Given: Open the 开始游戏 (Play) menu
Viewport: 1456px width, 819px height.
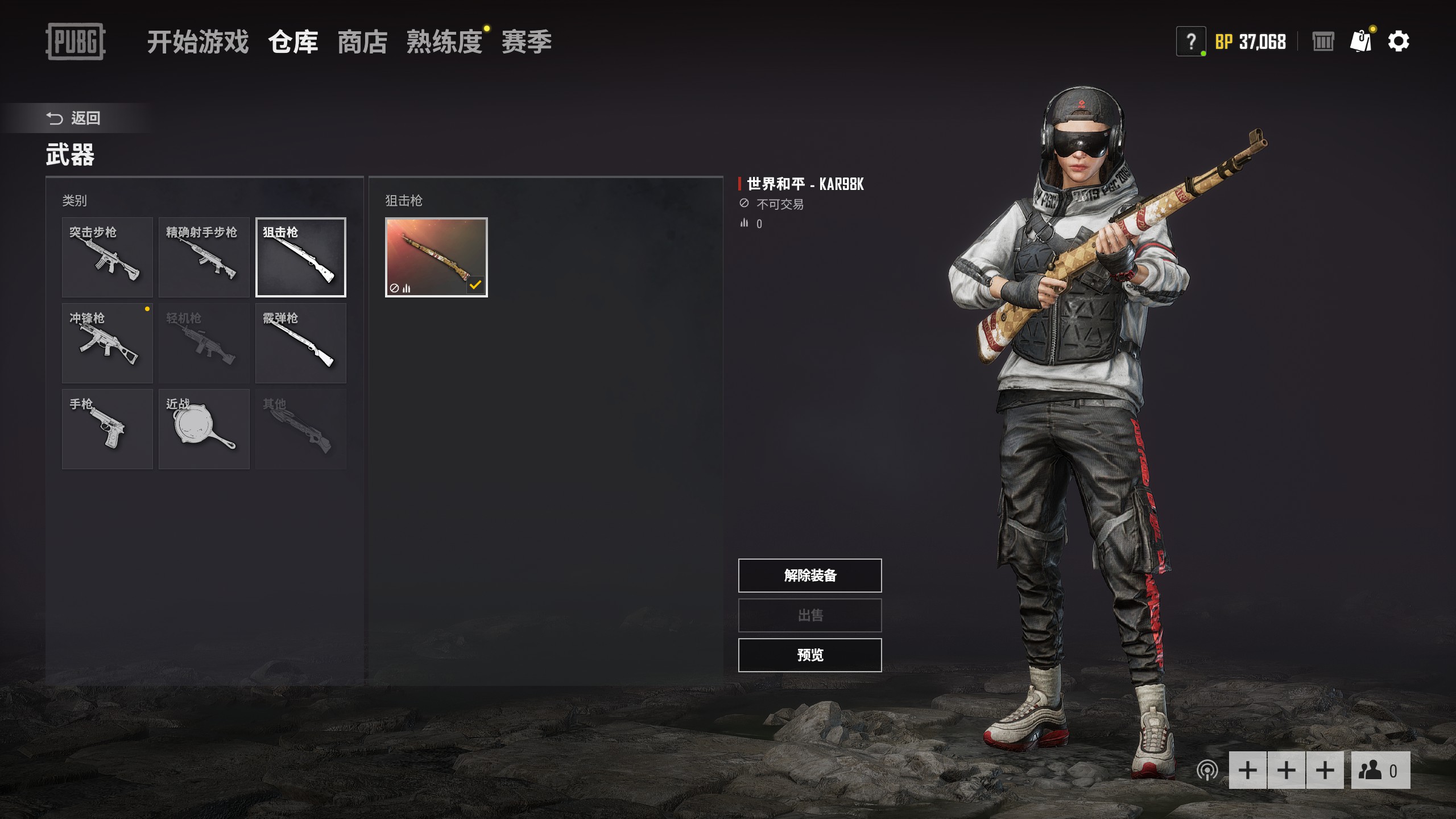Looking at the screenshot, I should 197,42.
